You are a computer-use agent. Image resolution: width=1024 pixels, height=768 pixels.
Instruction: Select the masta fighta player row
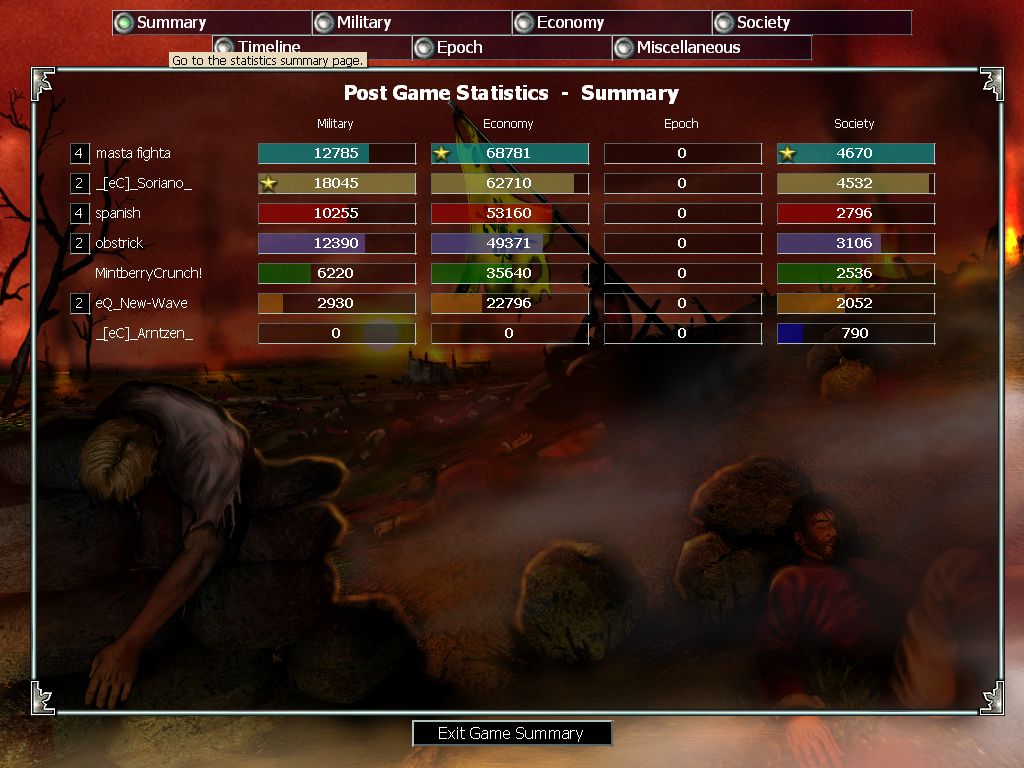pyautogui.click(x=133, y=153)
